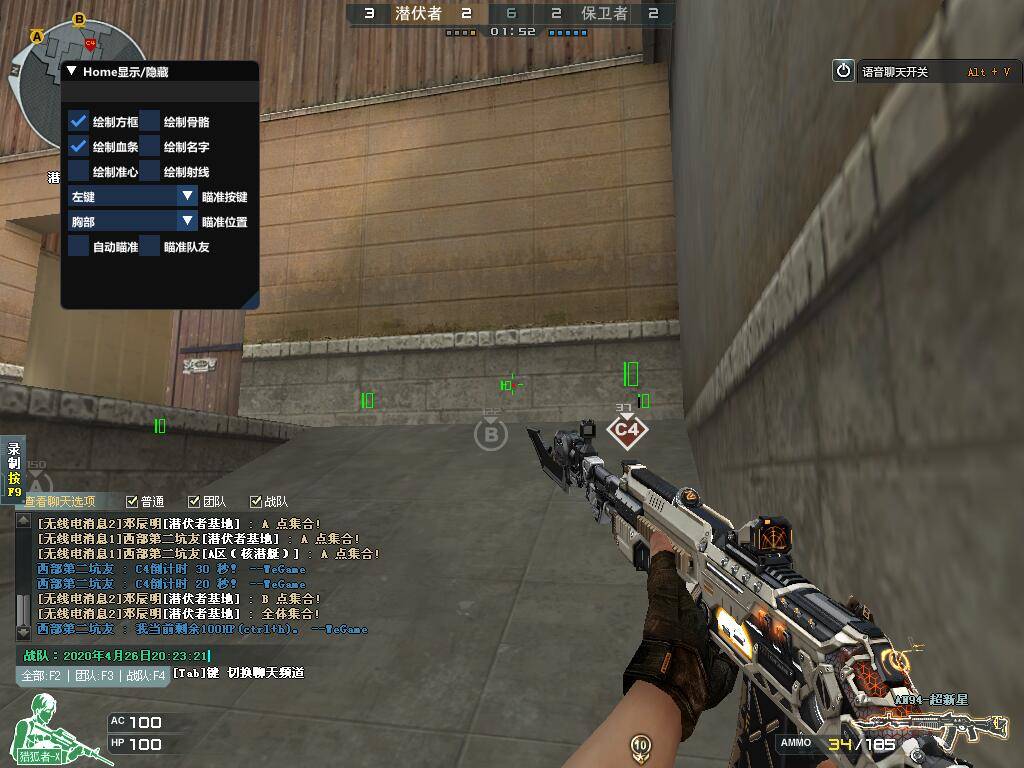Uncheck the 普通 chat filter
Screen dimensions: 1024x768
pos(132,502)
